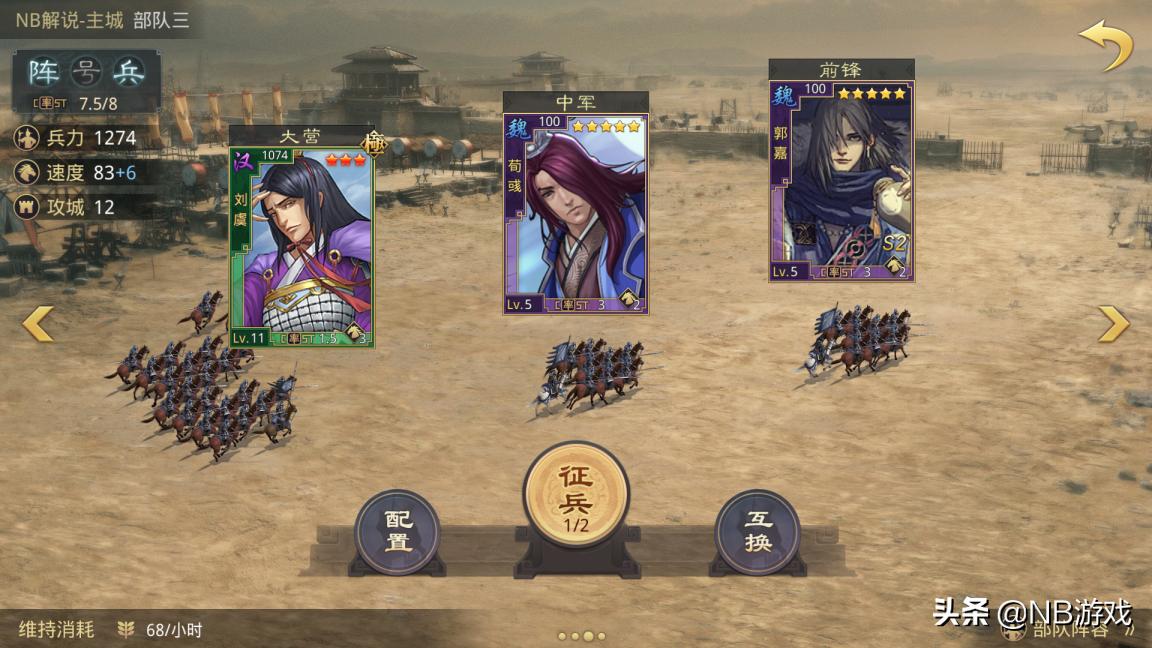Open the 阵 formation tab
Viewport: 1152px width, 648px height.
[x=43, y=72]
